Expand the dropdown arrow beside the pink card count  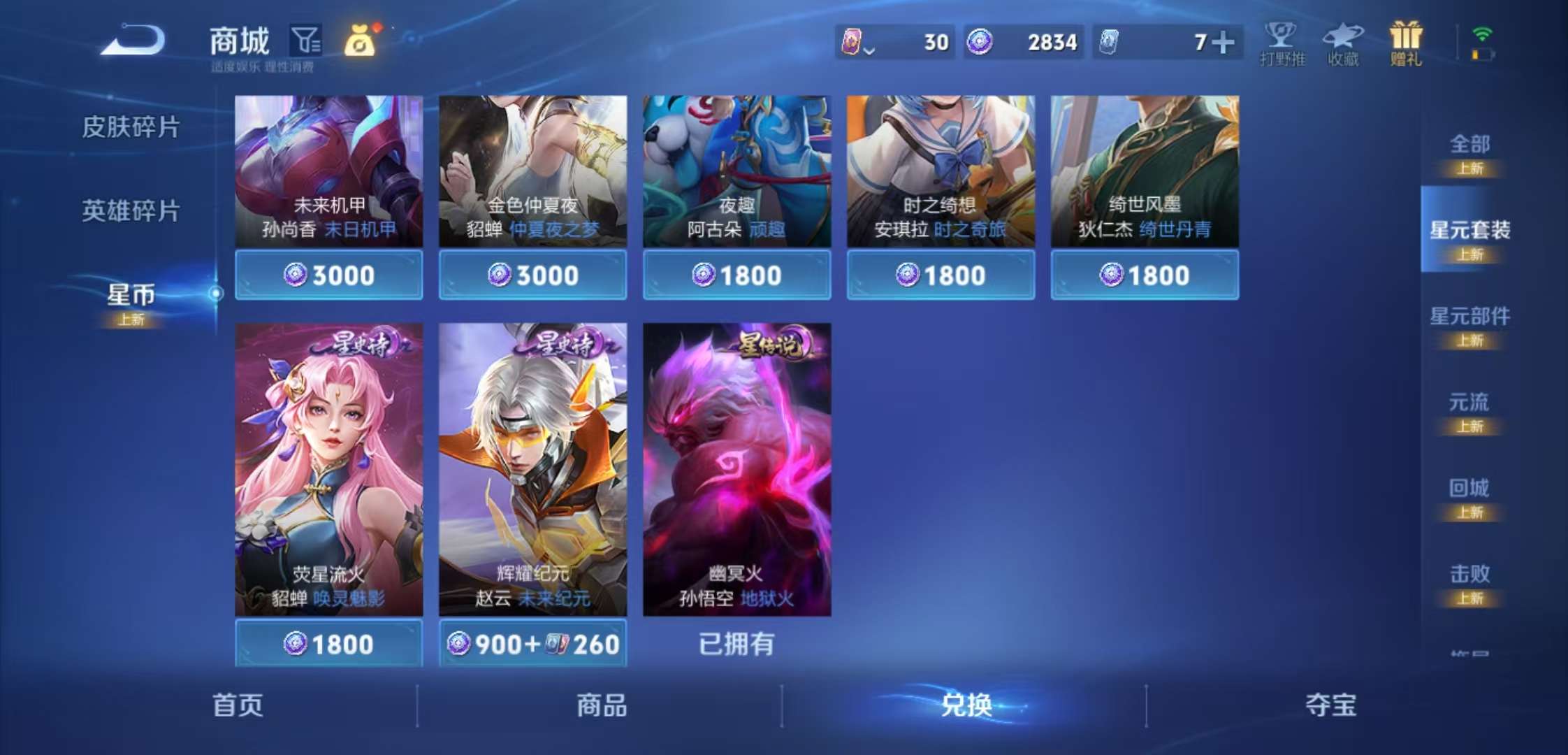point(870,49)
